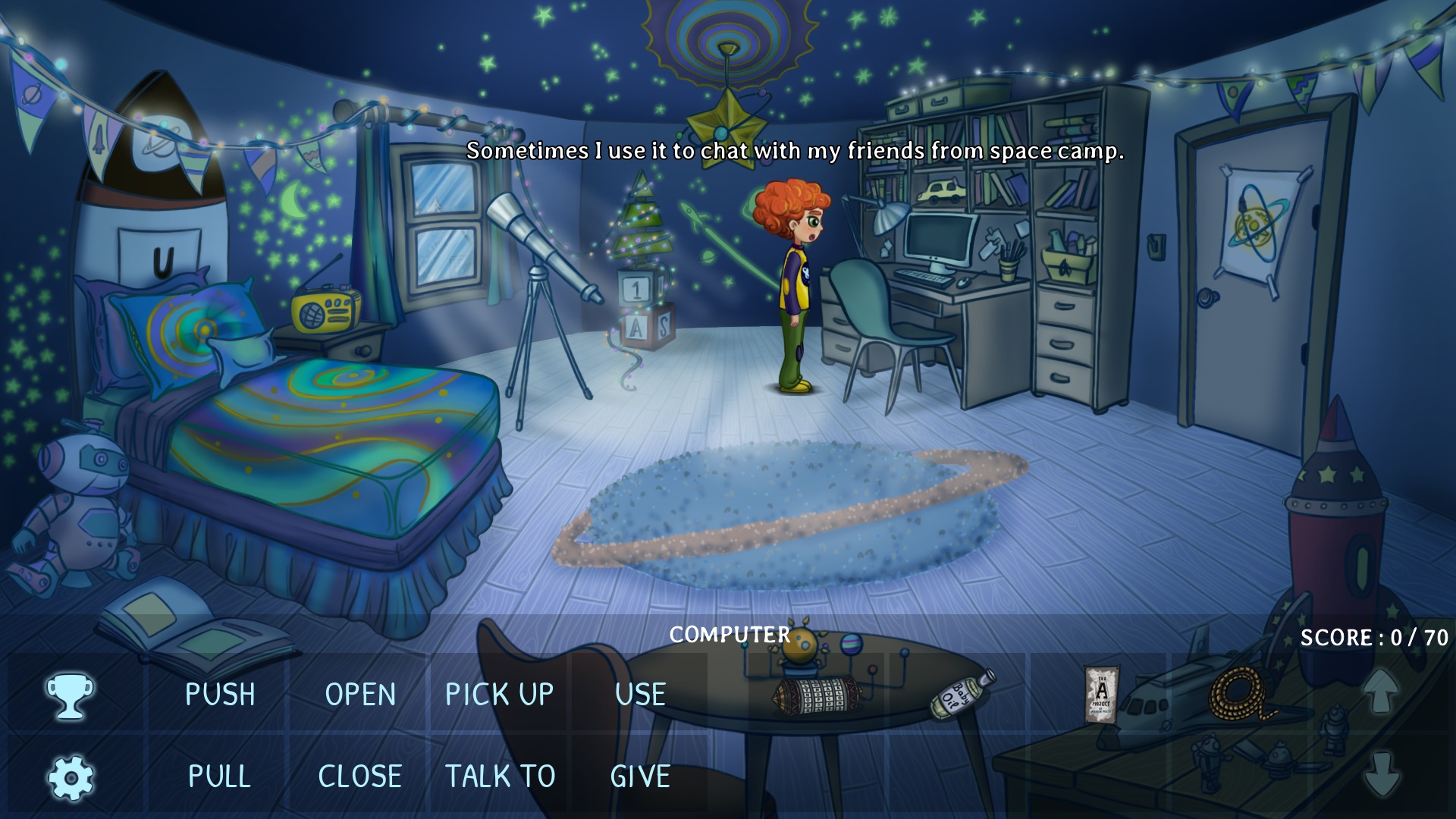The height and width of the screenshot is (819, 1456).
Task: Click the USE verb
Action: [x=640, y=695]
